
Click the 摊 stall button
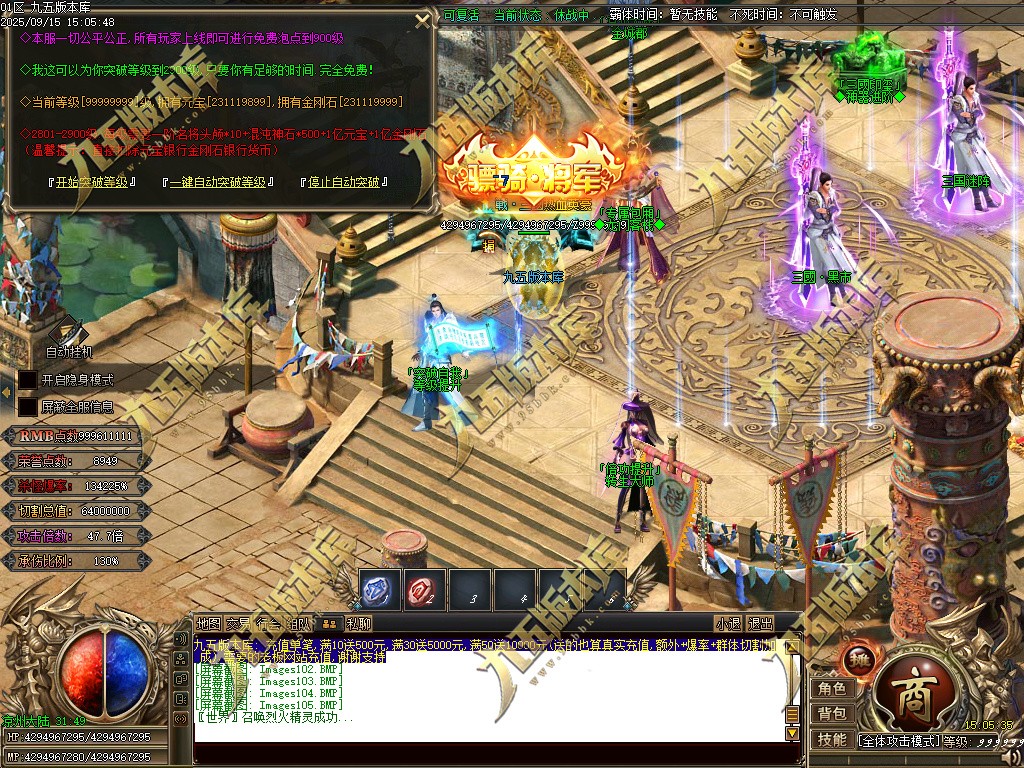(x=860, y=660)
